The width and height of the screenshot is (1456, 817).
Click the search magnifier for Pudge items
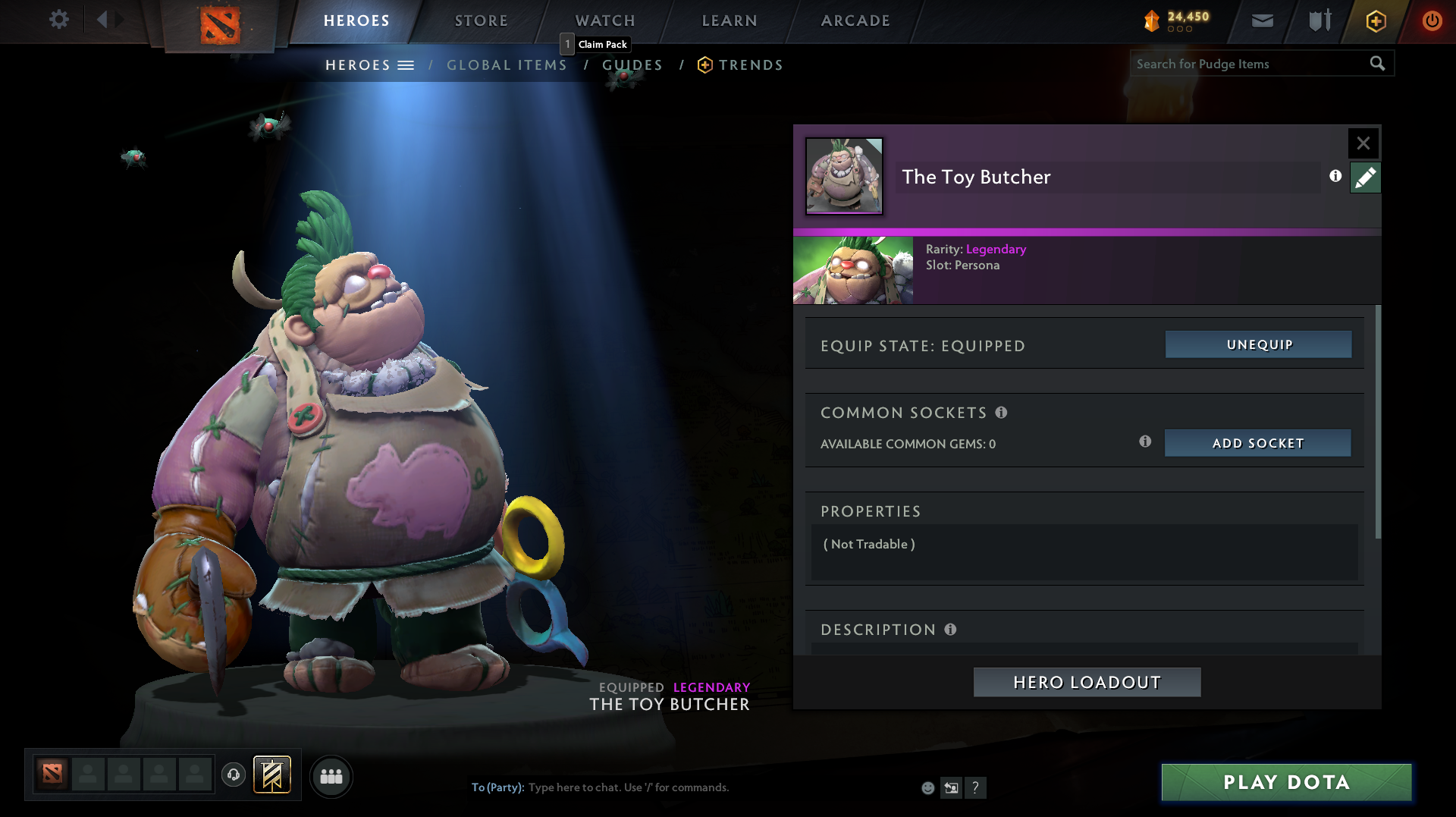[x=1378, y=64]
